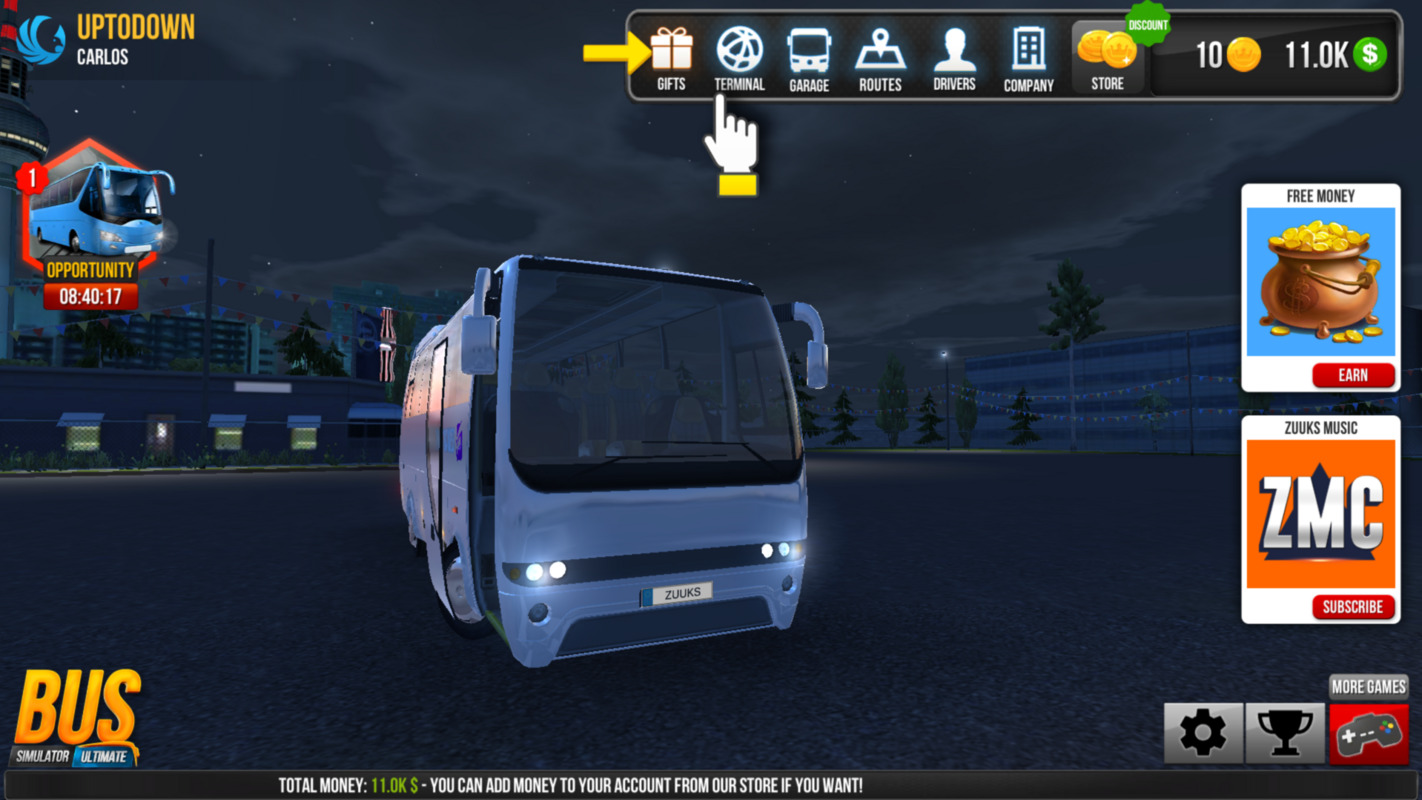The image size is (1422, 800).
Task: Subscribe to Zuuks Music
Action: pyautogui.click(x=1353, y=607)
